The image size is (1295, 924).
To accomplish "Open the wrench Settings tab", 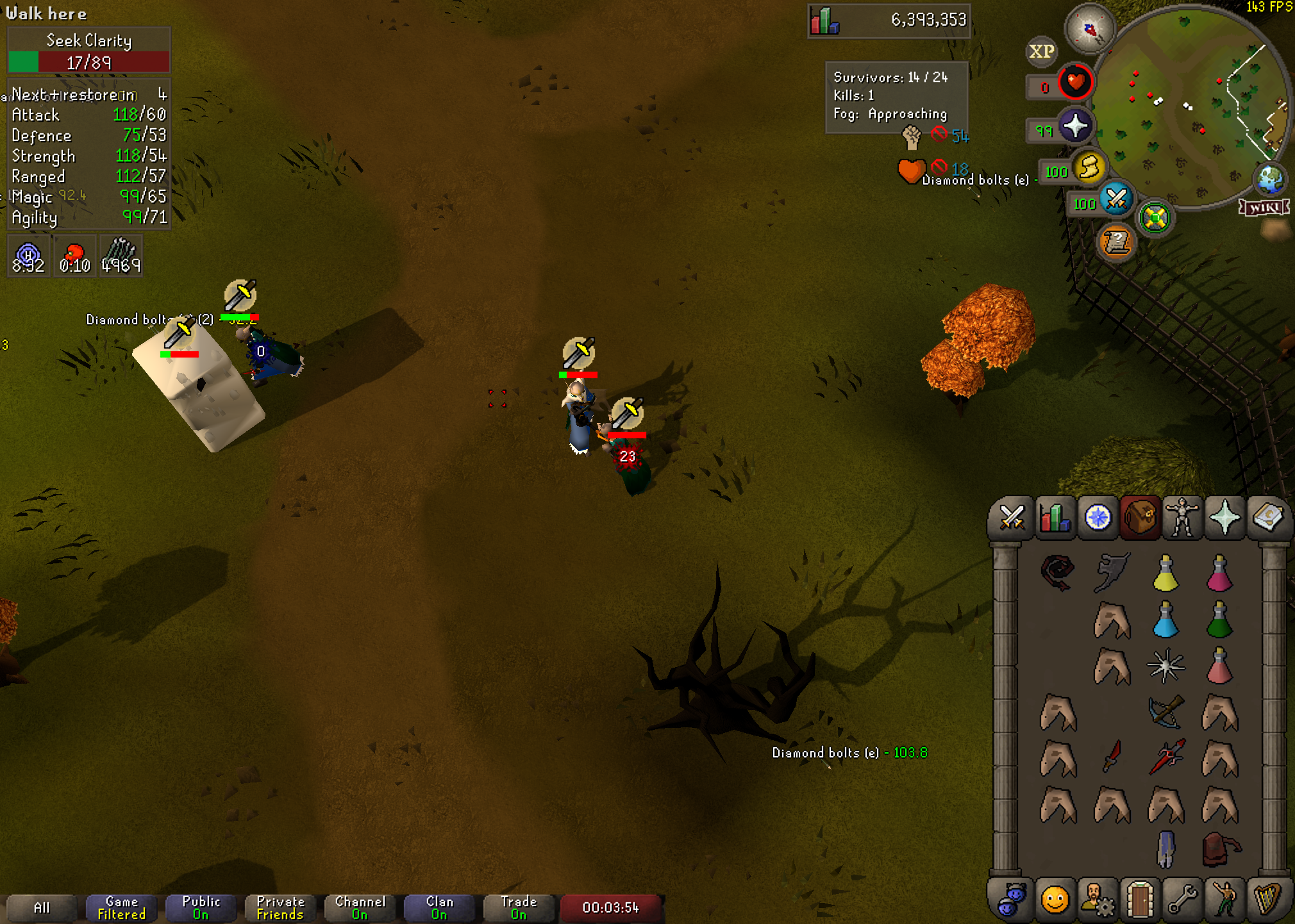I will pyautogui.click(x=1182, y=899).
